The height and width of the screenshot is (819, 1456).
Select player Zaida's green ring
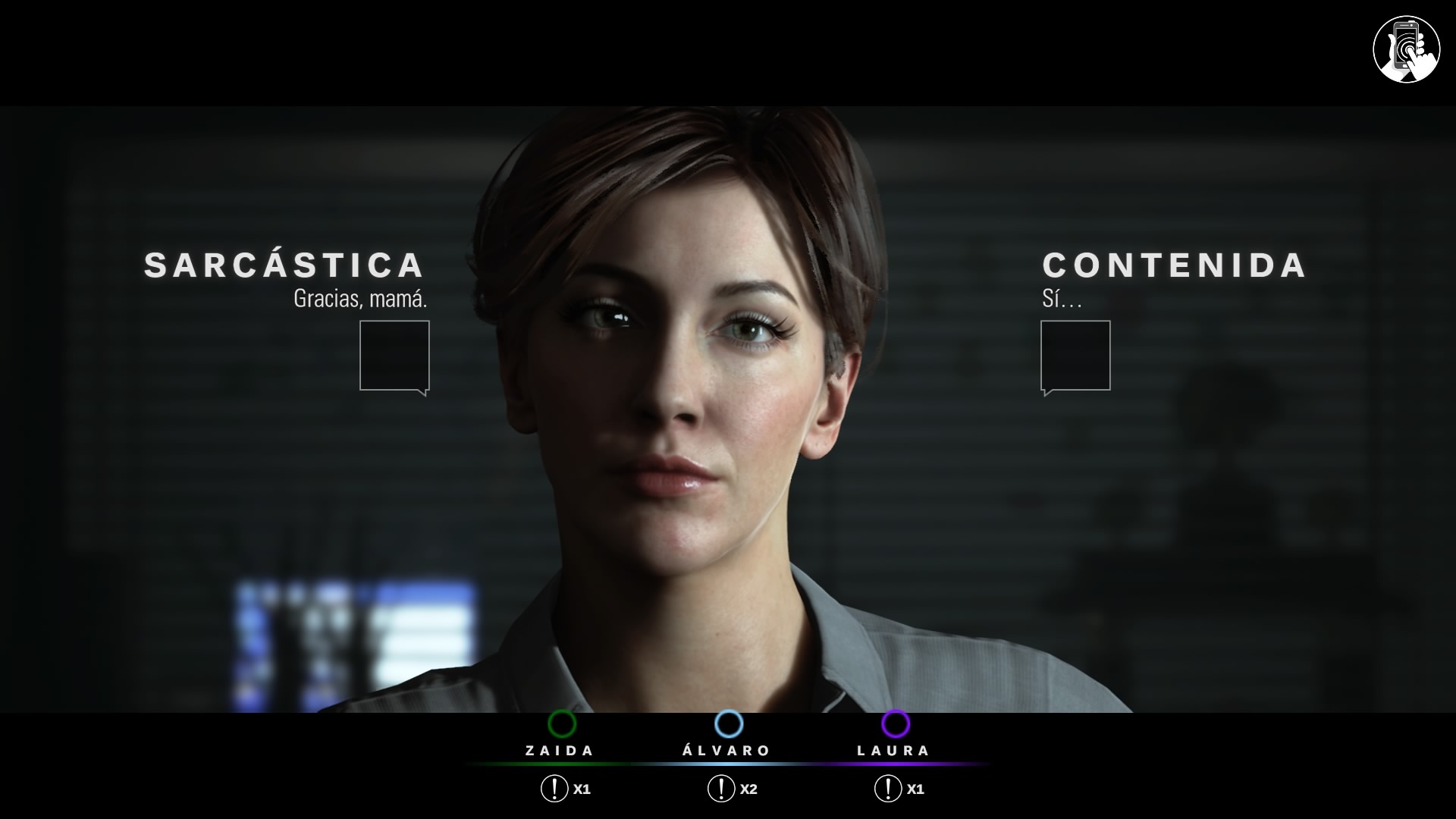562,723
